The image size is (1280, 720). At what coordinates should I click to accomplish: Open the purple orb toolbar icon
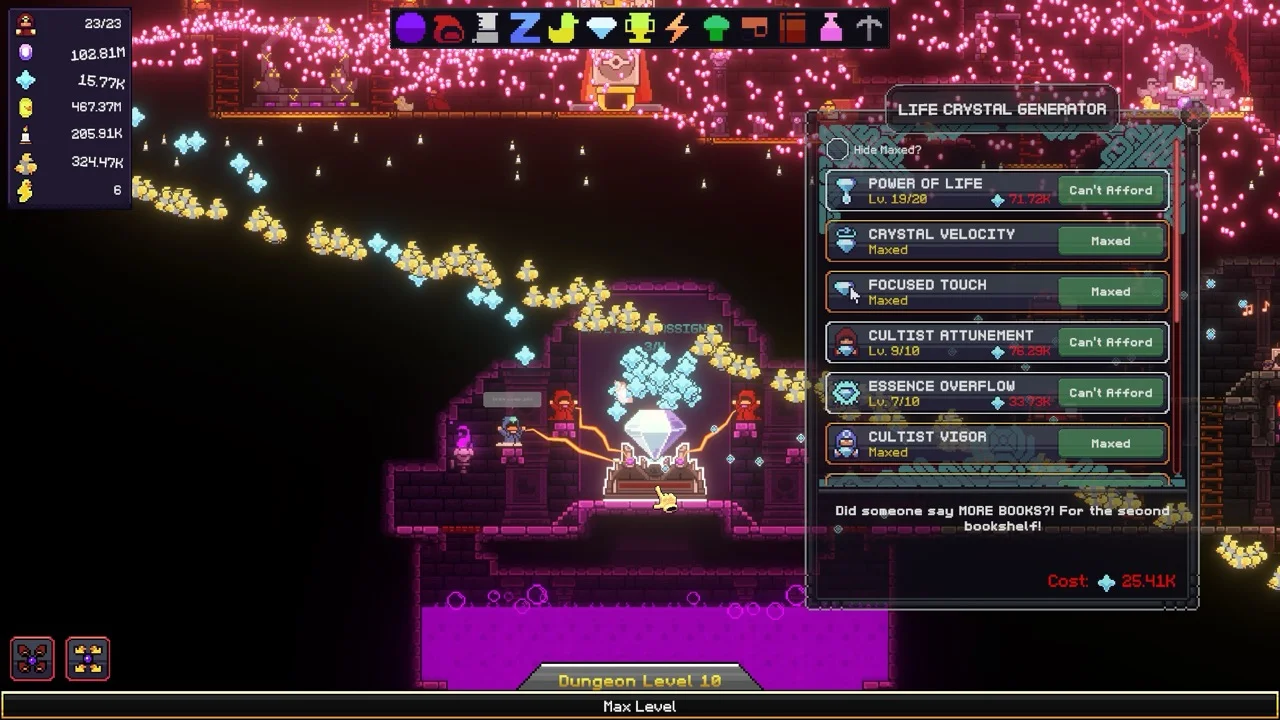click(x=410, y=28)
